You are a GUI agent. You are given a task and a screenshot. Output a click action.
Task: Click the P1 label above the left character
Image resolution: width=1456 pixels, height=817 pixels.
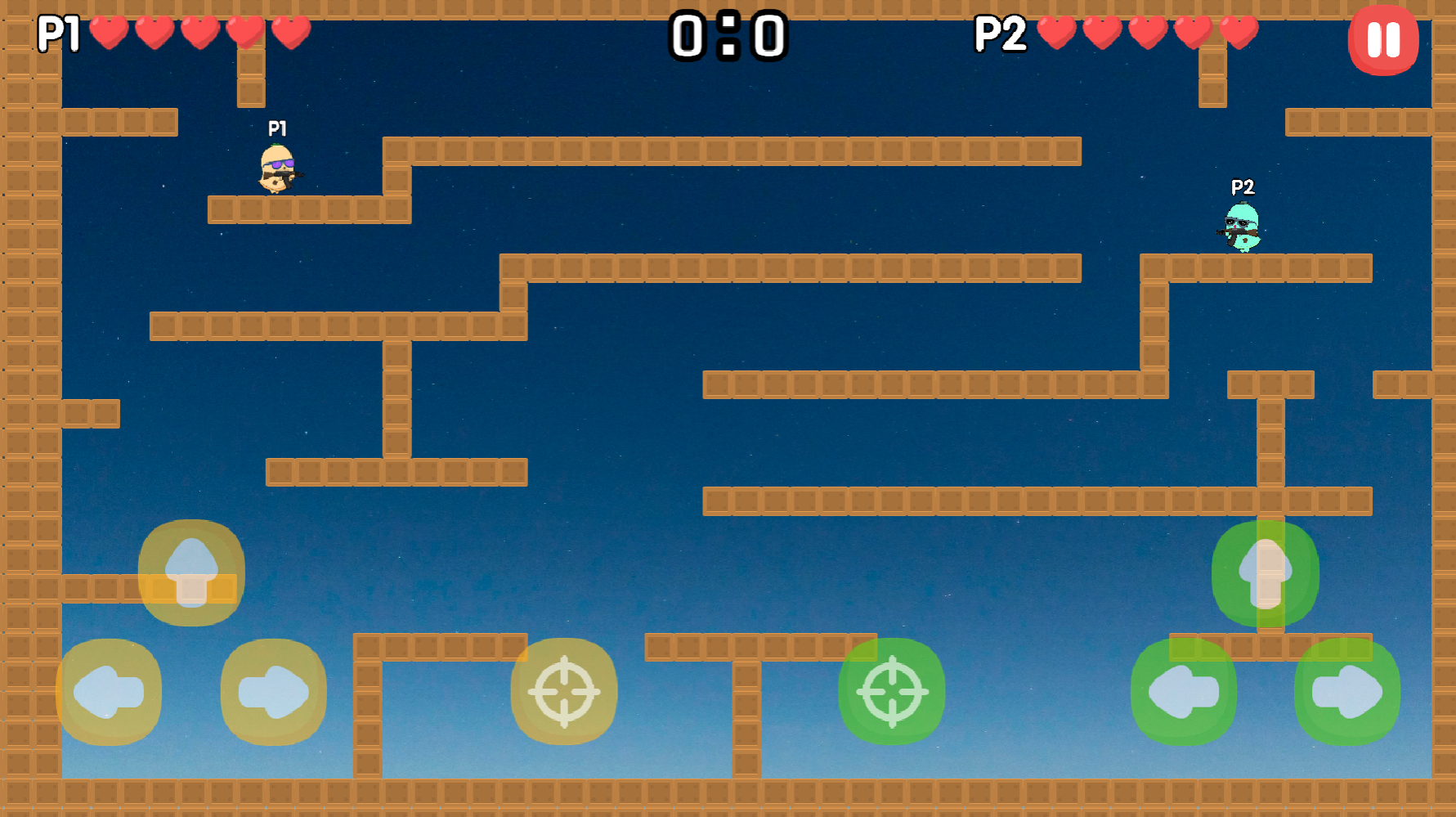point(277,128)
